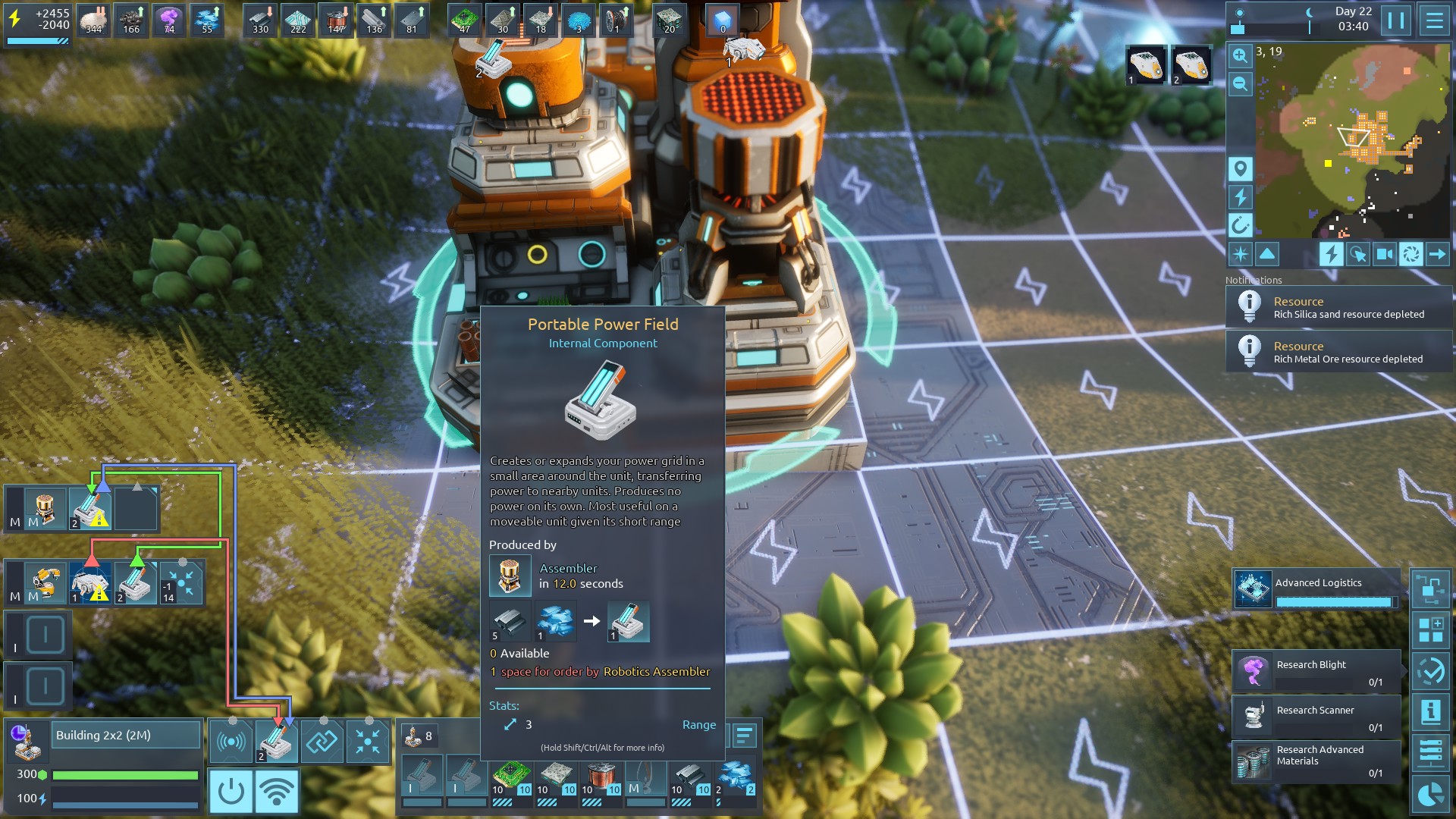Screen dimensions: 1456x819
Task: Click the Robotics Assembler link
Action: pos(657,672)
